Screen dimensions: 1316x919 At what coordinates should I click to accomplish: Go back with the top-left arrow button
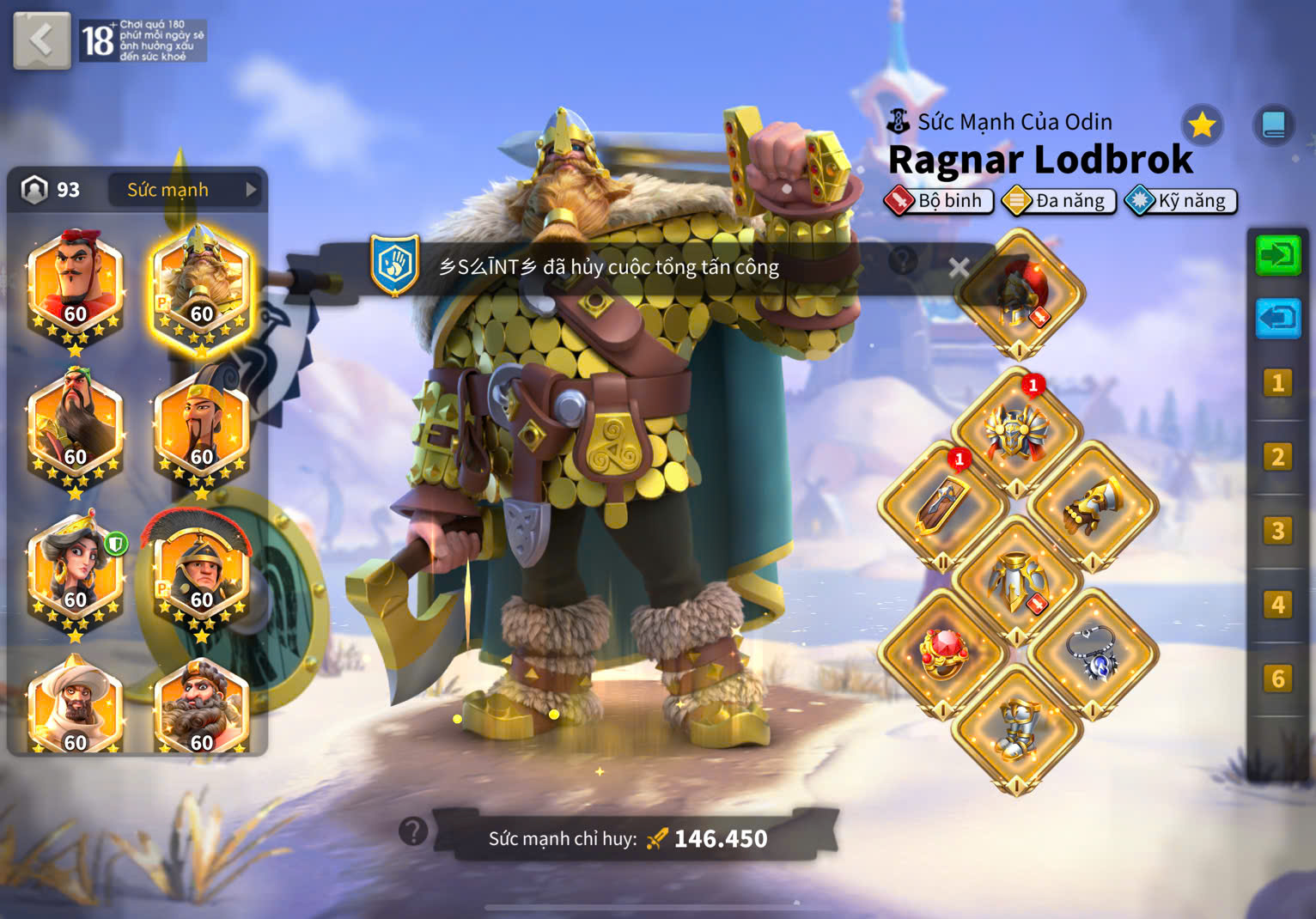pyautogui.click(x=41, y=40)
